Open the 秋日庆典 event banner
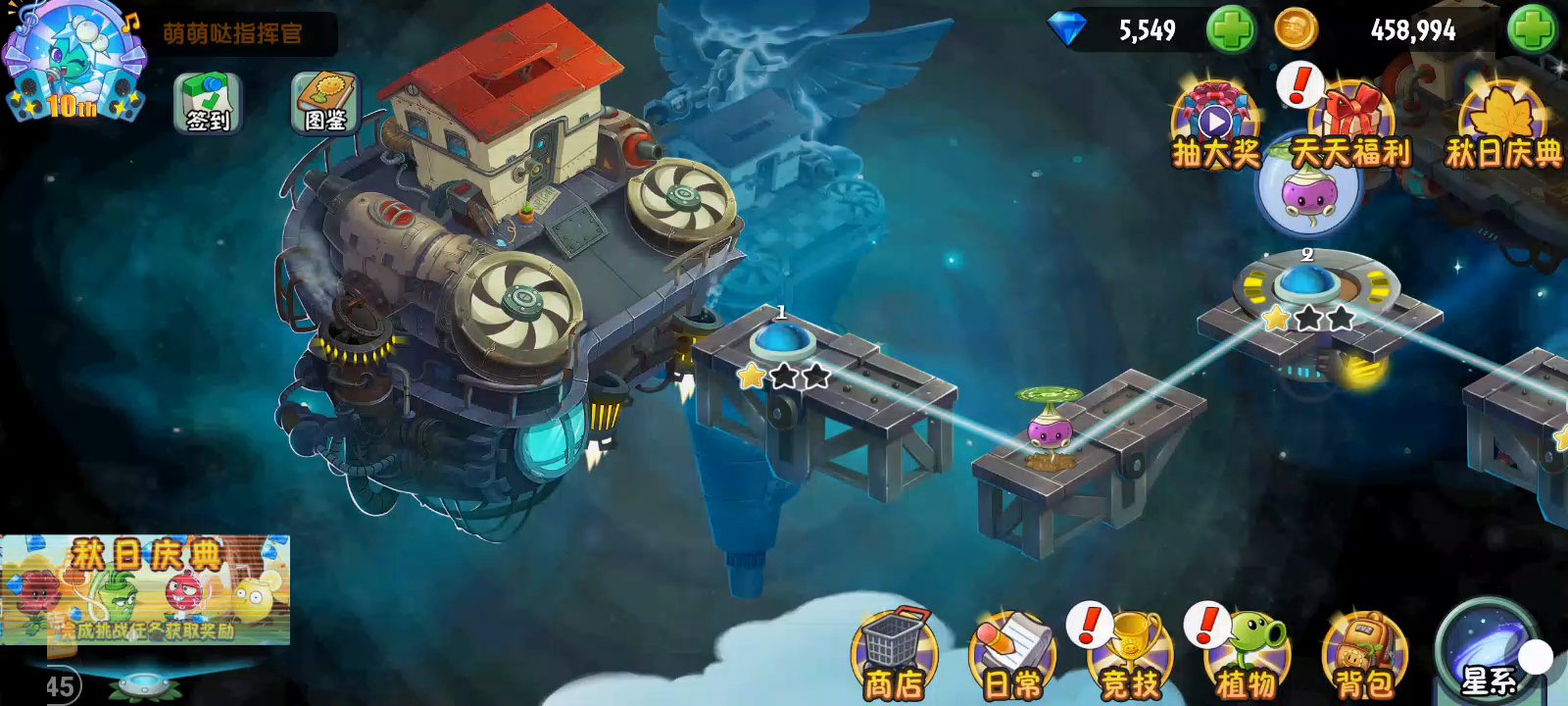The width and height of the screenshot is (1568, 706). (x=145, y=589)
